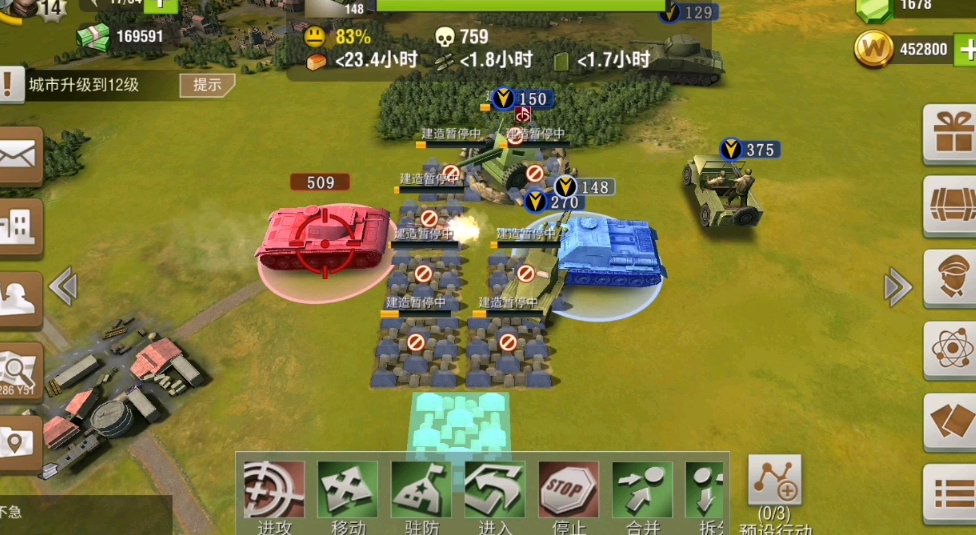
Task: Open the soldier helmet army icon
Action: 20,300
